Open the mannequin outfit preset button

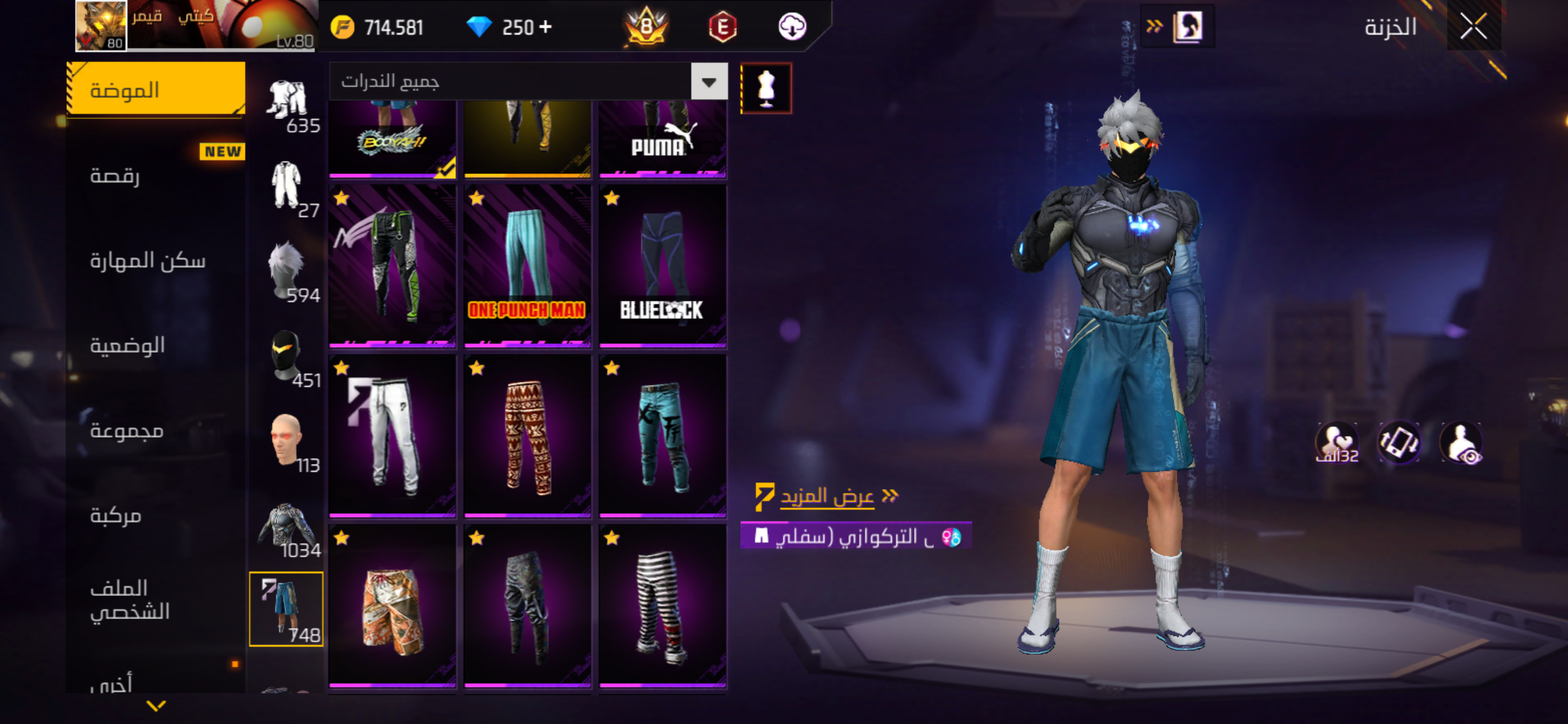766,88
